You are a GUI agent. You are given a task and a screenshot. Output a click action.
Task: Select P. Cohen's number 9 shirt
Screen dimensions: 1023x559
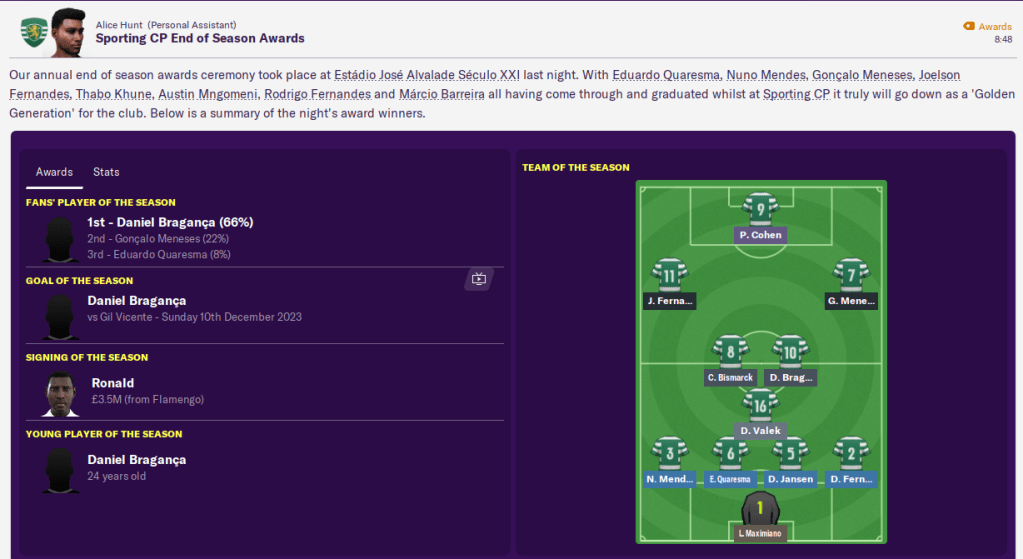761,210
